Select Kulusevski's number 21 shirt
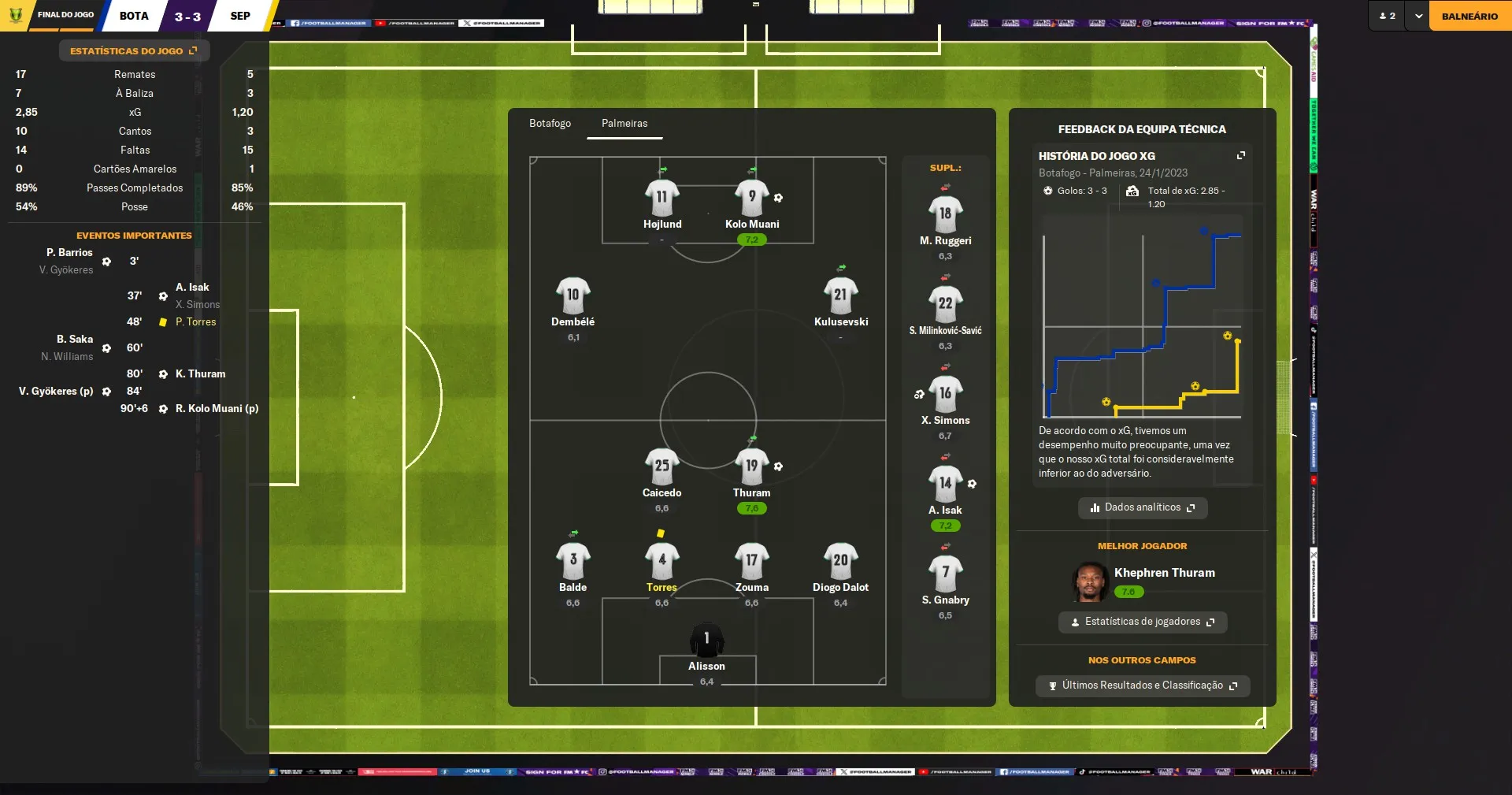Screen dimensions: 1512x795 point(840,295)
